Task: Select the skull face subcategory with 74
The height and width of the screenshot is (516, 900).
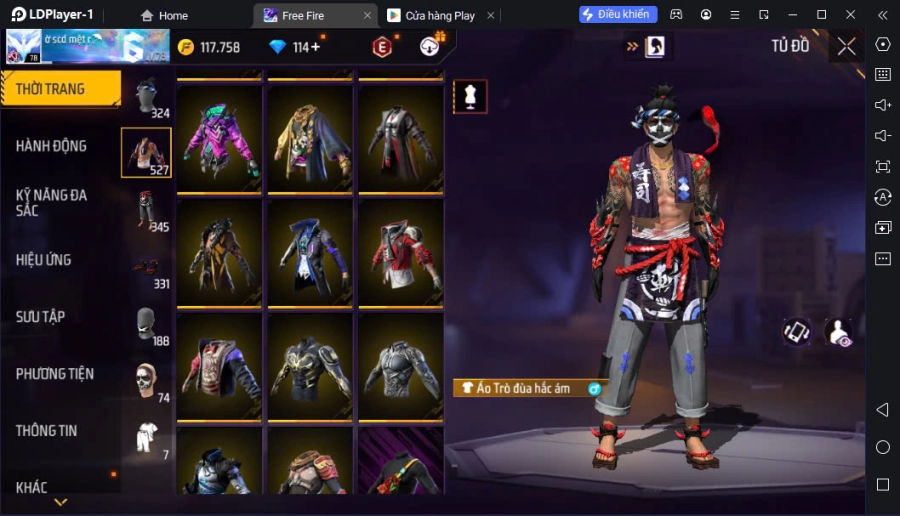Action: pos(146,381)
